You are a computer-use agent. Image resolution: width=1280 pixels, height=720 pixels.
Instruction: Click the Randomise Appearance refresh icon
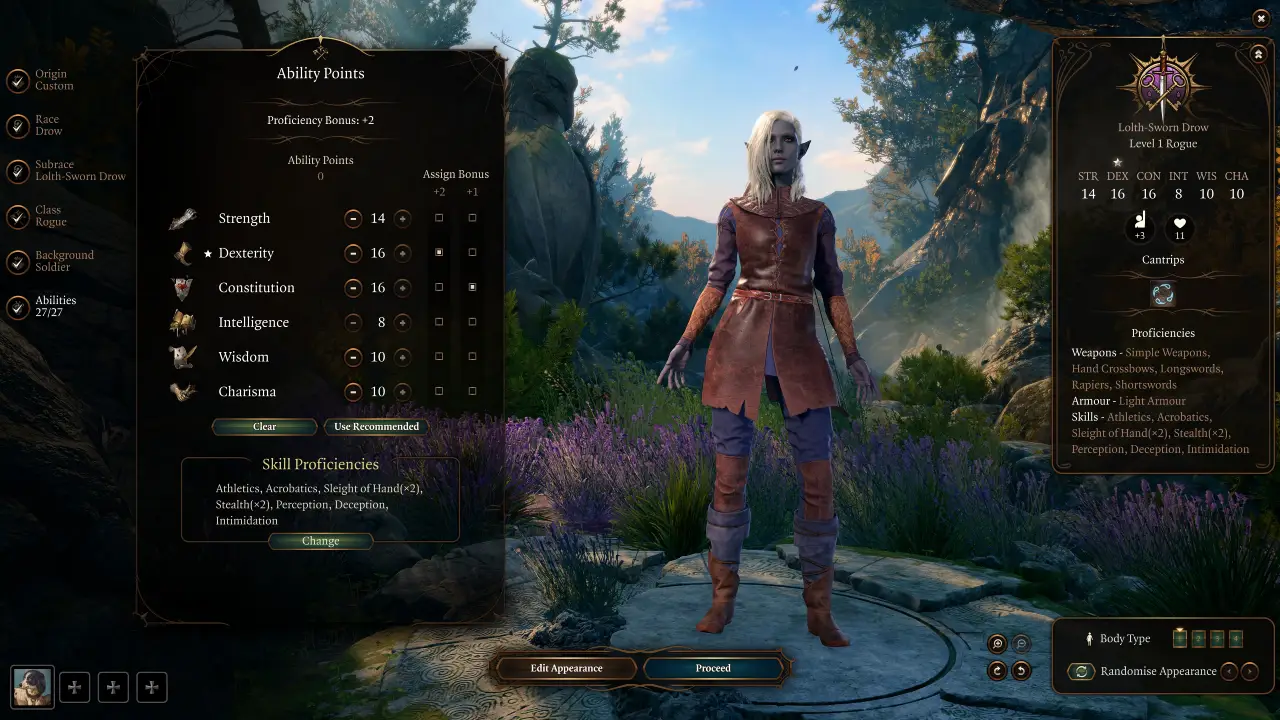[1081, 671]
